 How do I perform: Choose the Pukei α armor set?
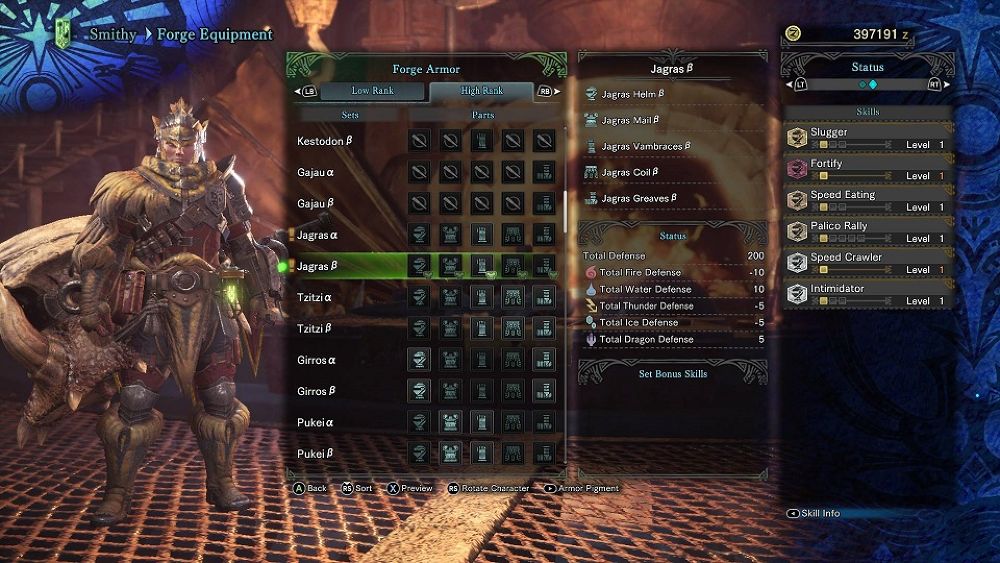[x=315, y=422]
